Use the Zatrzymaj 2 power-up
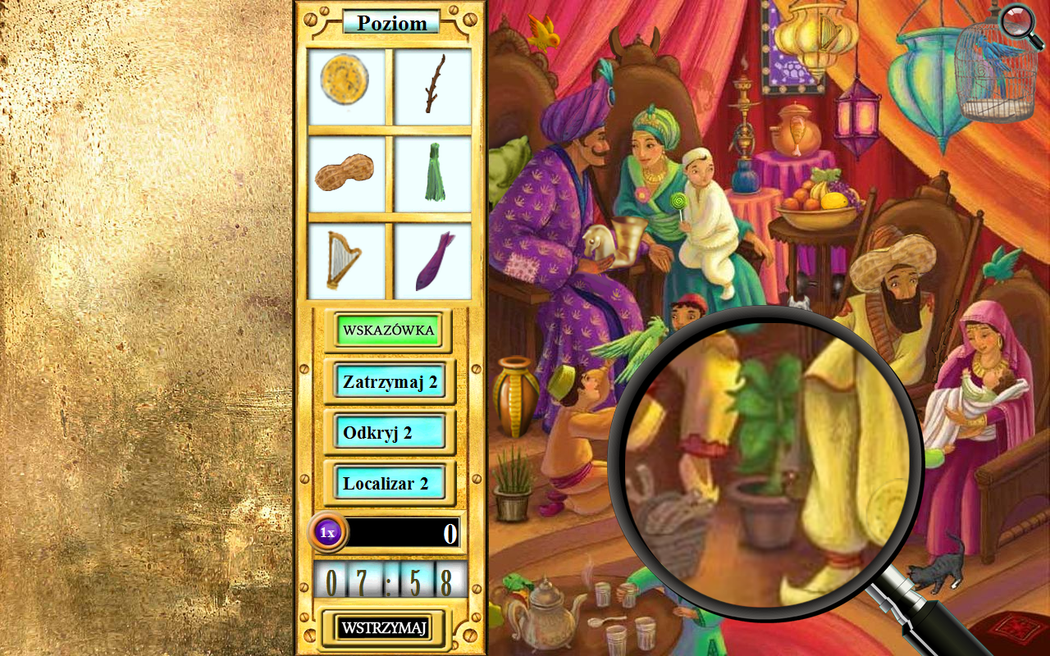Image resolution: width=1050 pixels, height=656 pixels. [390, 381]
